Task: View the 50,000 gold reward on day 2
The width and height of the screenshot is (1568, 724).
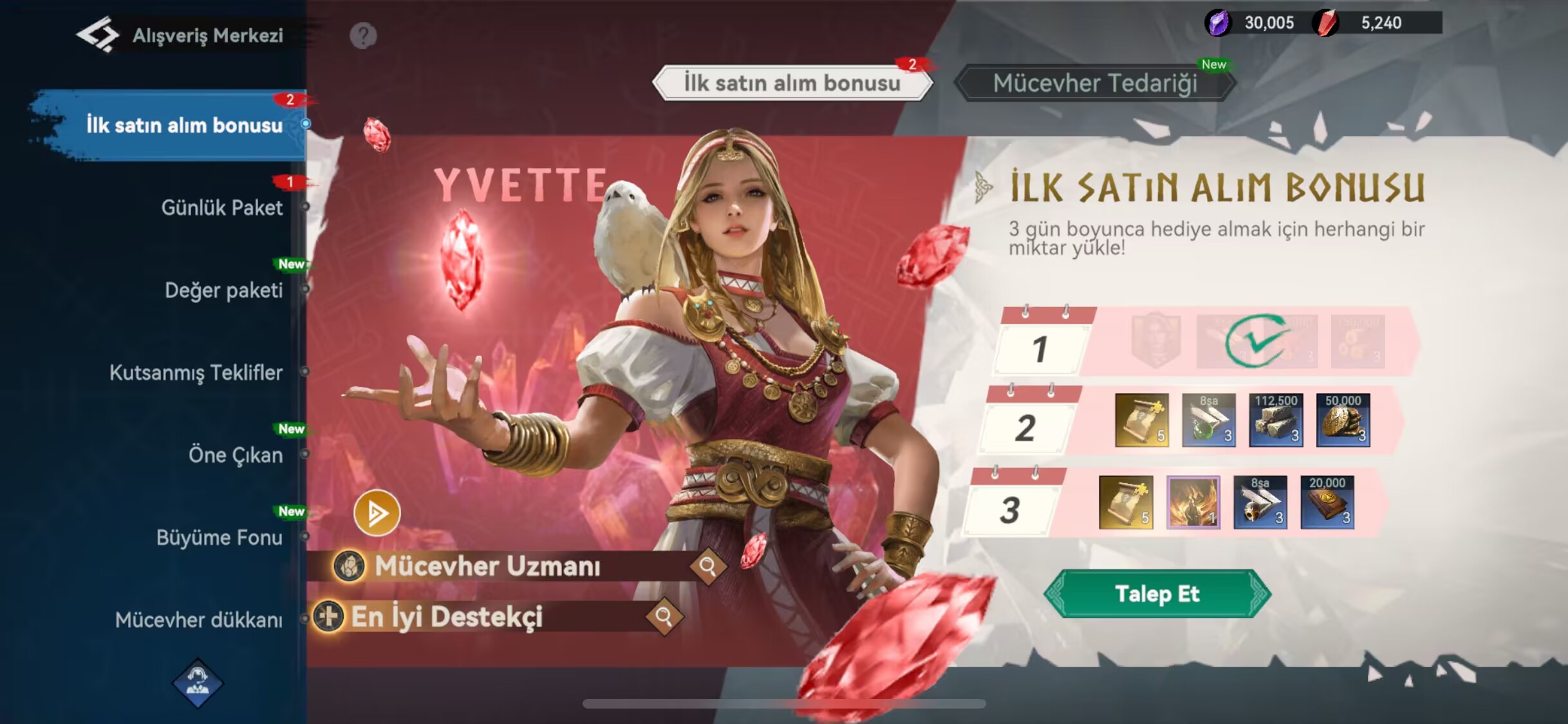Action: (x=1343, y=420)
